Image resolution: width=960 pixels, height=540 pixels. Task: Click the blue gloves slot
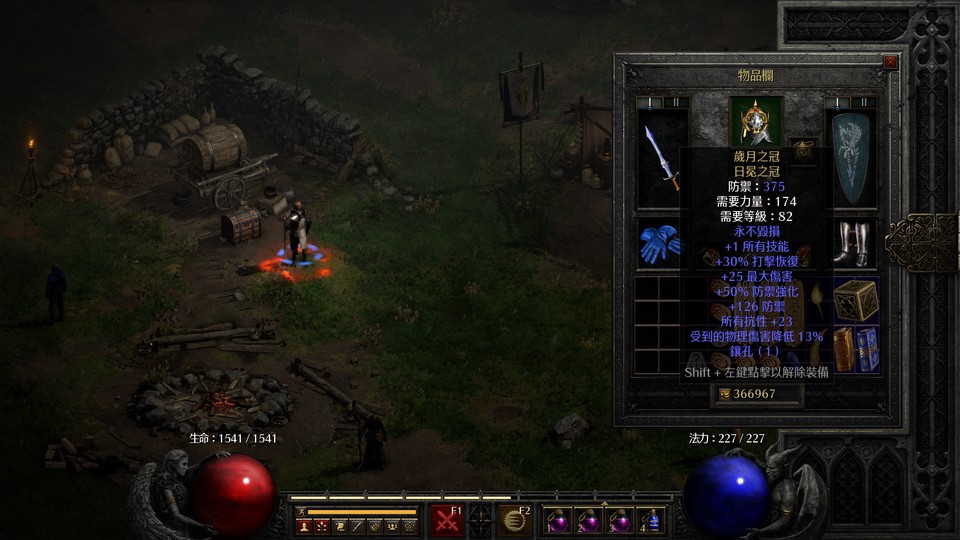pos(659,243)
